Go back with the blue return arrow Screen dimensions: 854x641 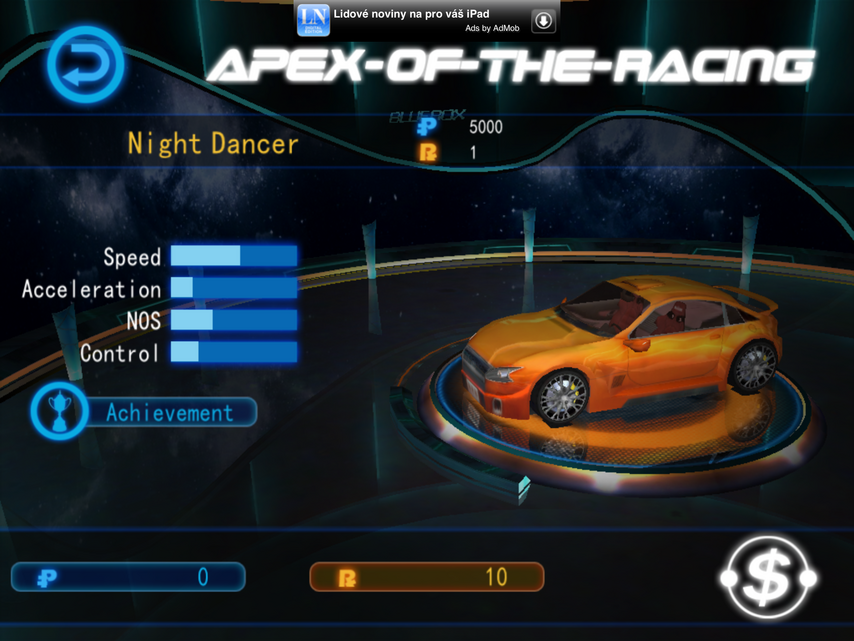(86, 66)
